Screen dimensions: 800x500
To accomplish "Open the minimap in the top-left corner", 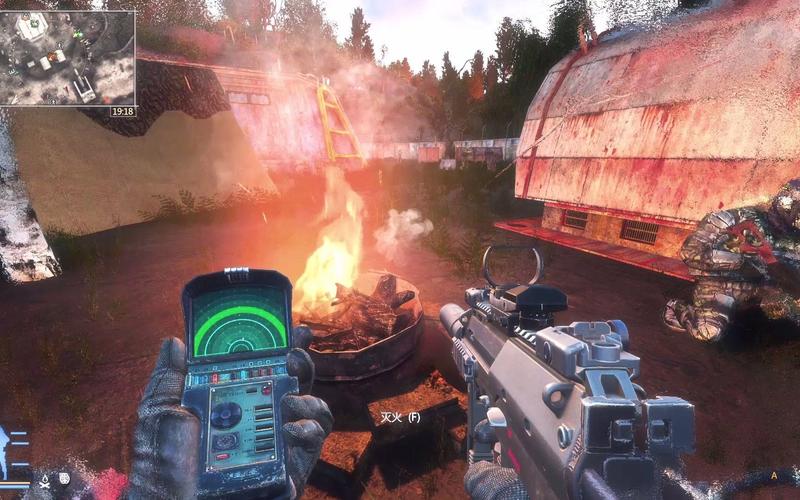I will click(68, 57).
